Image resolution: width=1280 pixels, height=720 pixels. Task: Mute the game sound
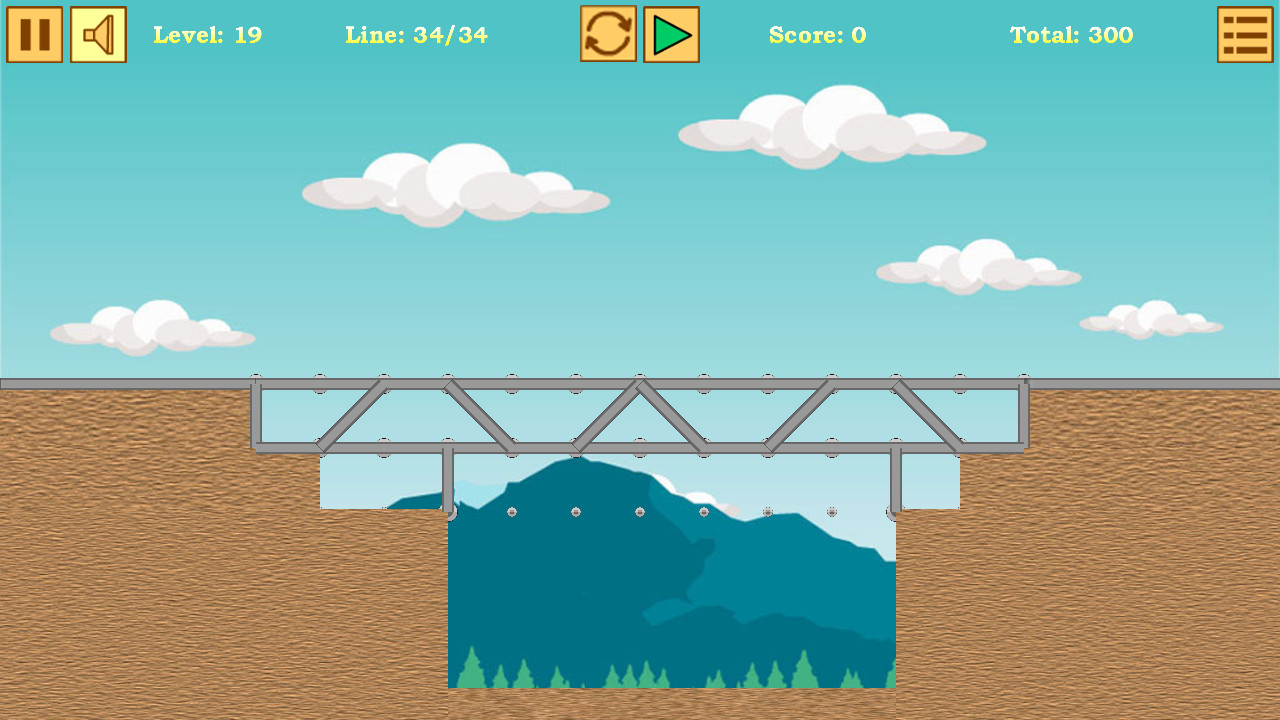coord(97,34)
